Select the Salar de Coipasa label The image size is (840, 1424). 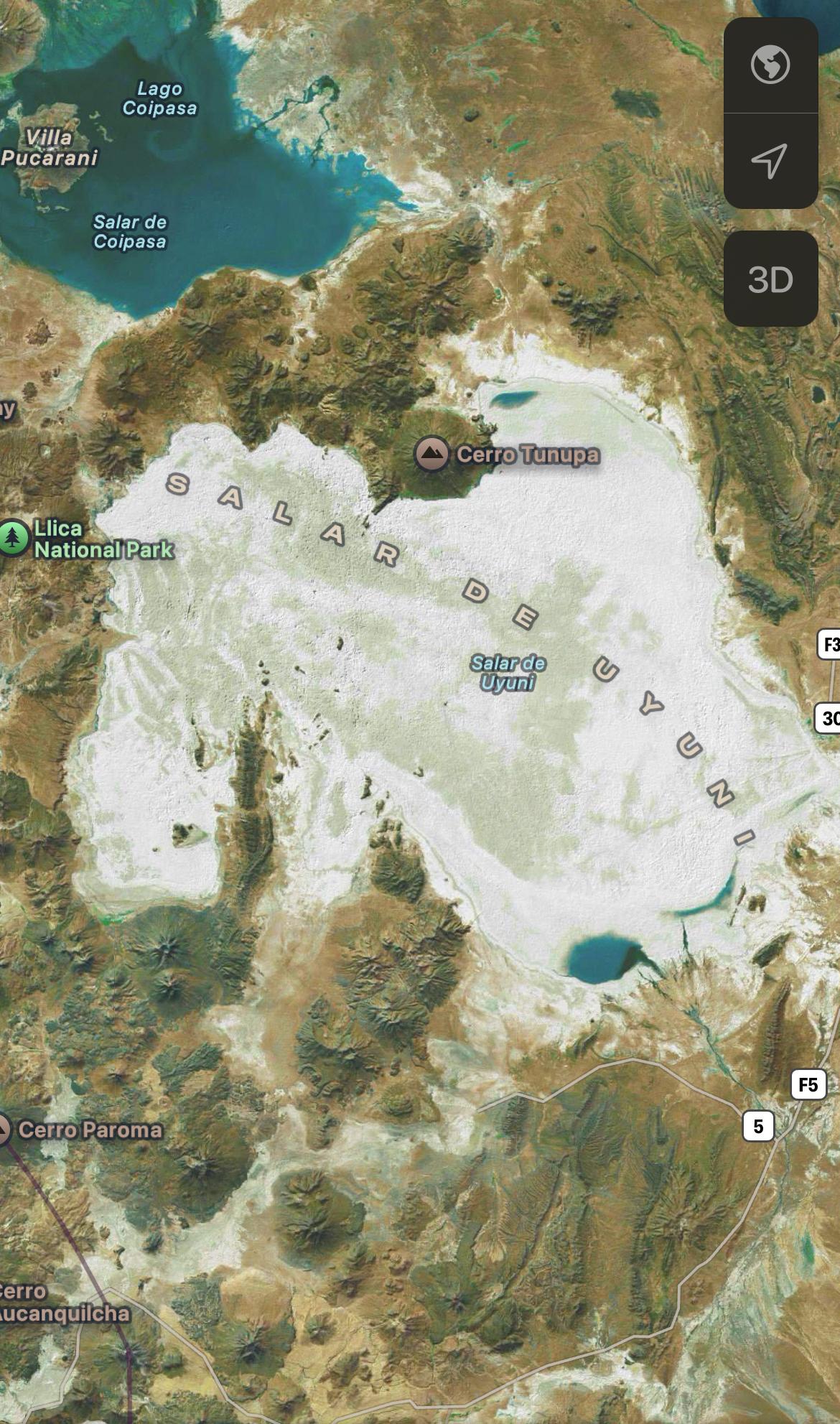coord(130,232)
